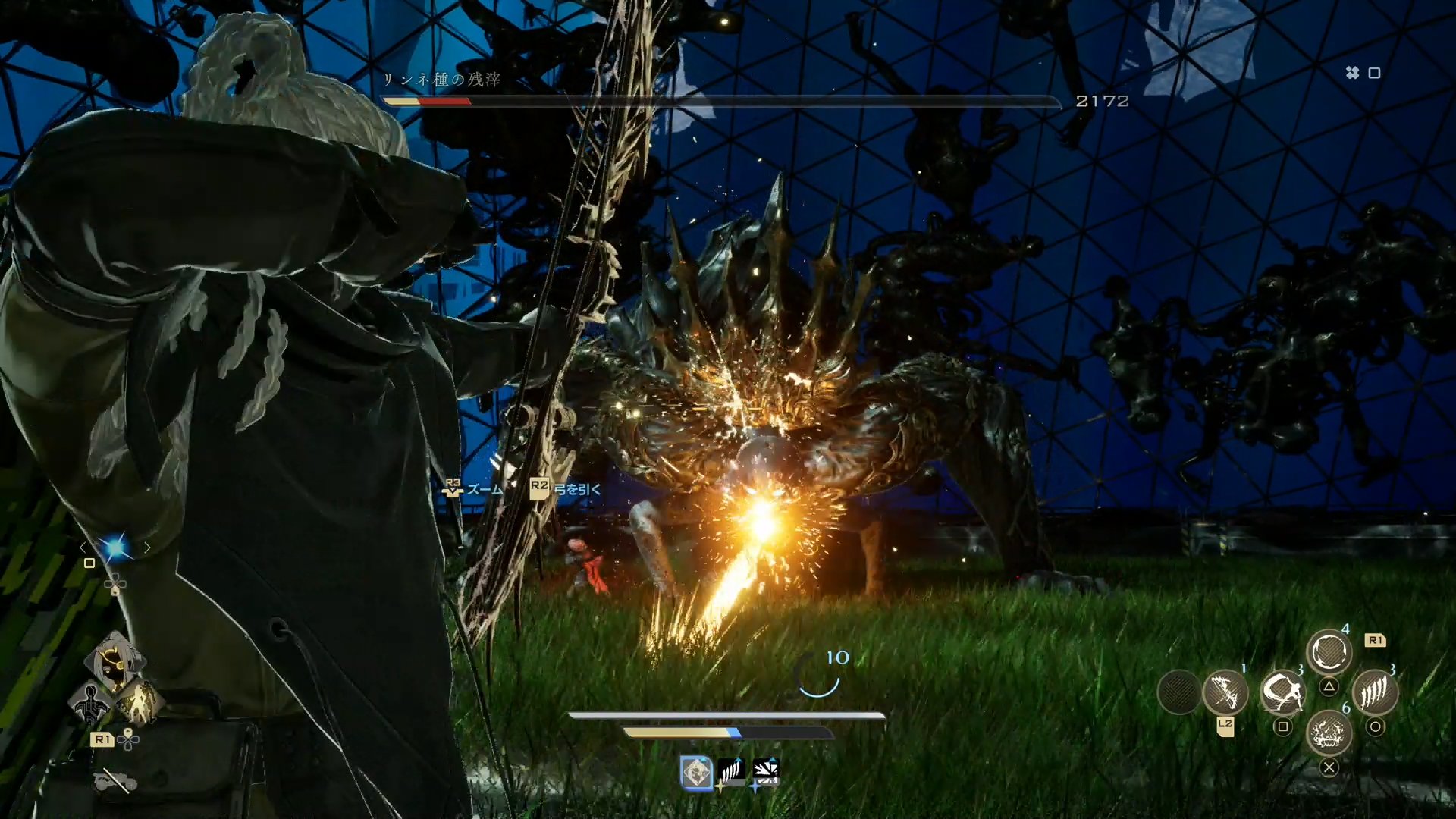Expand the d-pad selector below the Square prompt
Image resolution: width=1456 pixels, height=819 pixels.
click(x=114, y=583)
